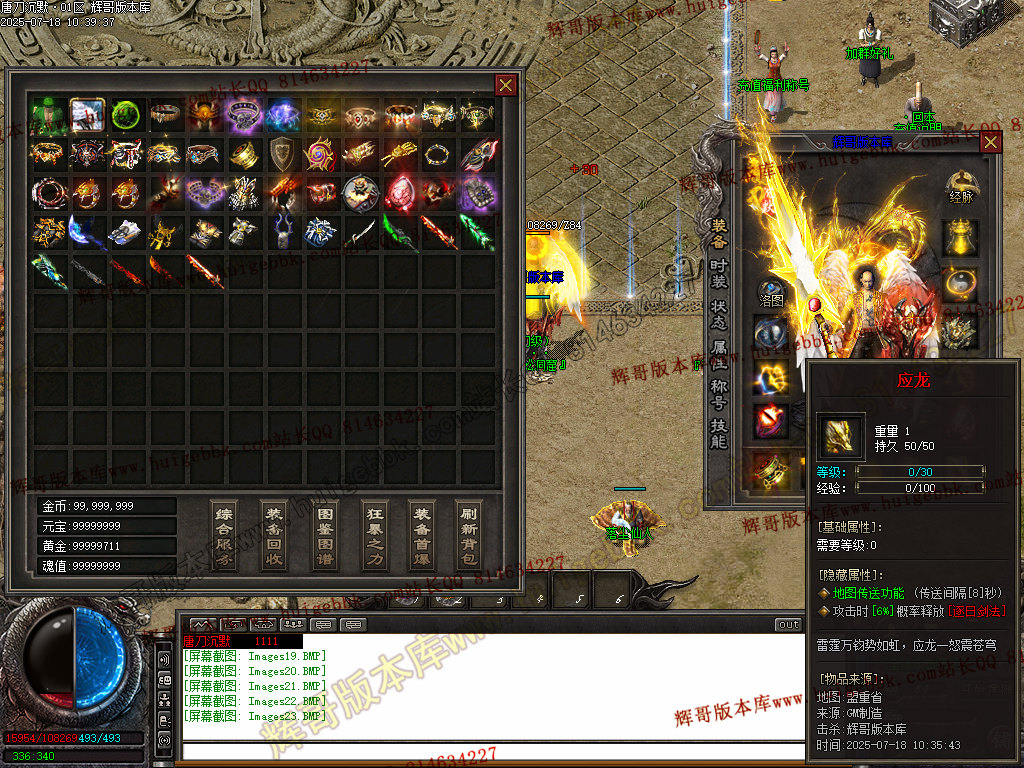Select the yin-yang ring equipment slot

click(x=961, y=284)
